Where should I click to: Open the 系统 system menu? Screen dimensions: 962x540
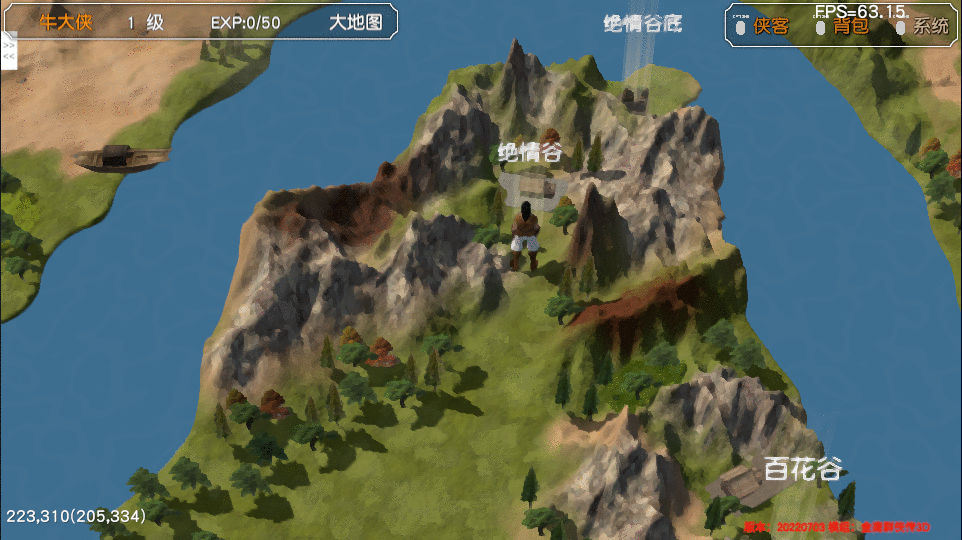pos(930,27)
